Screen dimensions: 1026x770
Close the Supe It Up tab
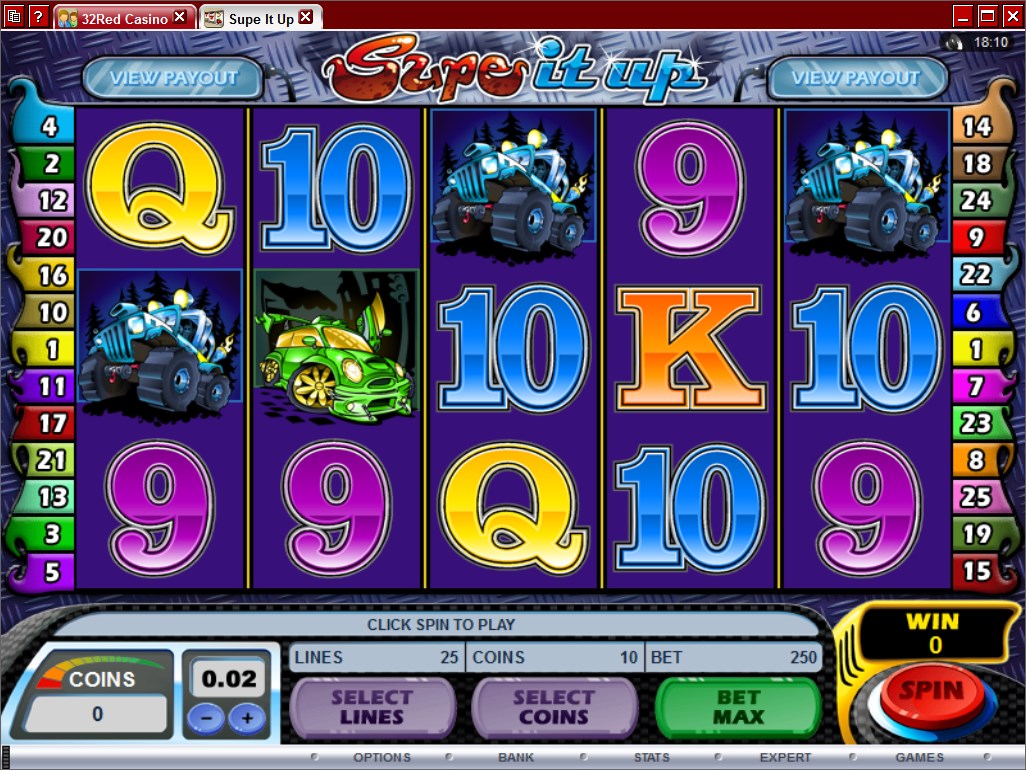pyautogui.click(x=306, y=17)
